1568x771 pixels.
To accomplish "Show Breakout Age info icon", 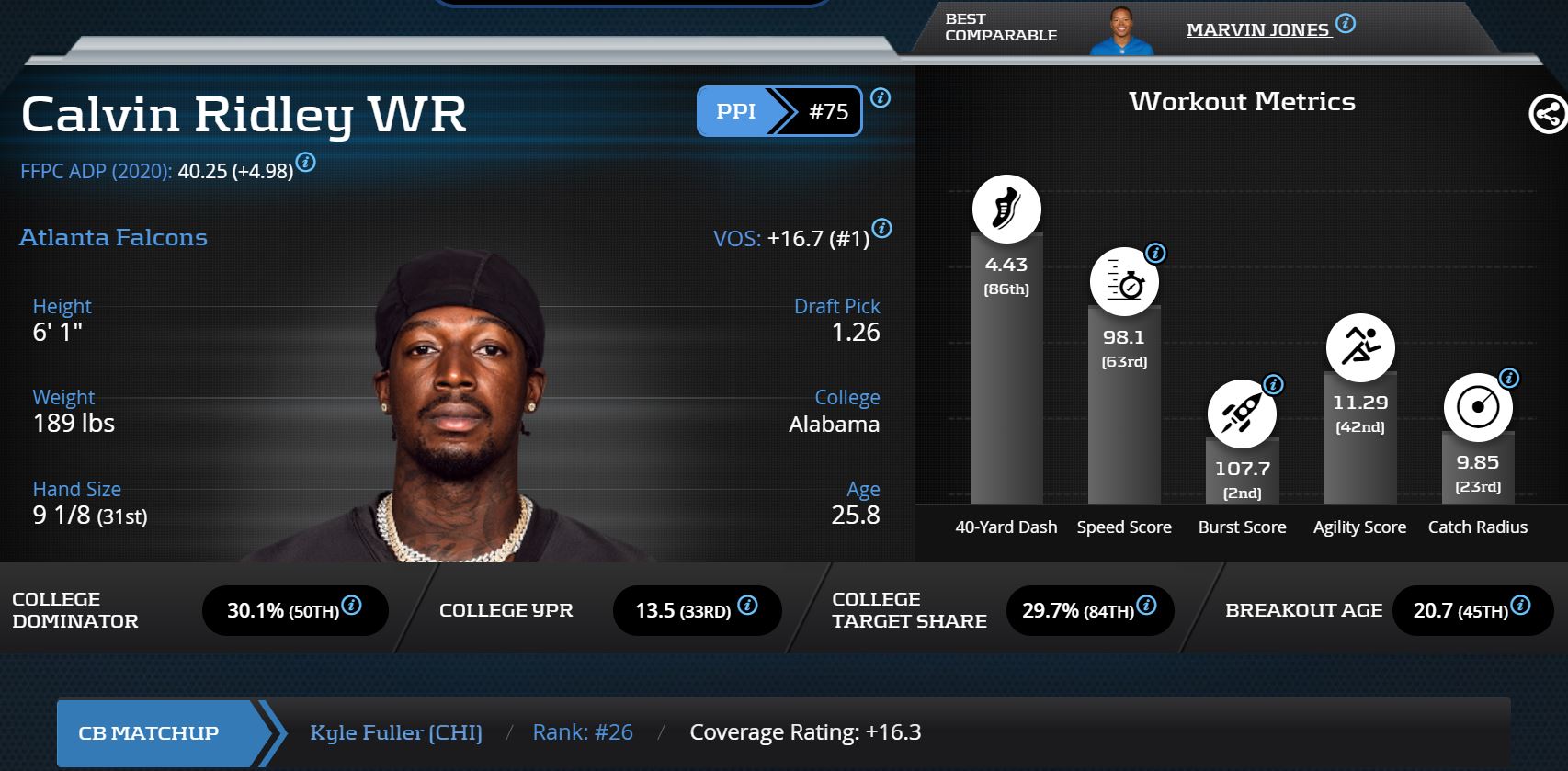I will [x=1521, y=605].
